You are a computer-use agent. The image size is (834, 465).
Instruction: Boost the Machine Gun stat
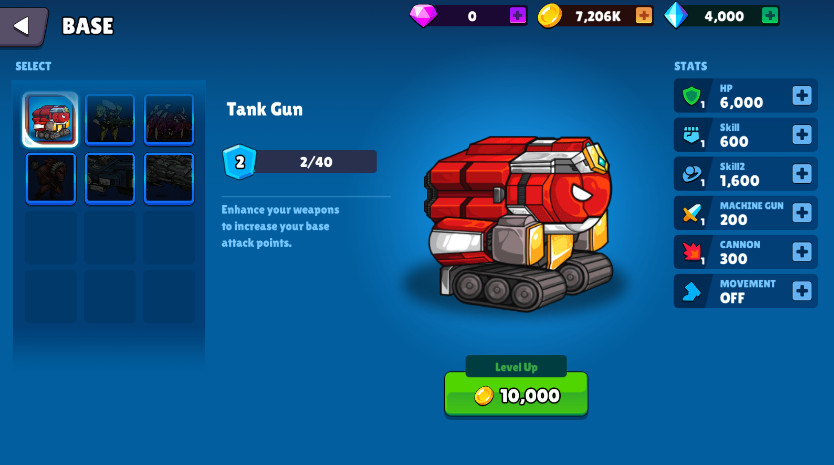coord(801,213)
